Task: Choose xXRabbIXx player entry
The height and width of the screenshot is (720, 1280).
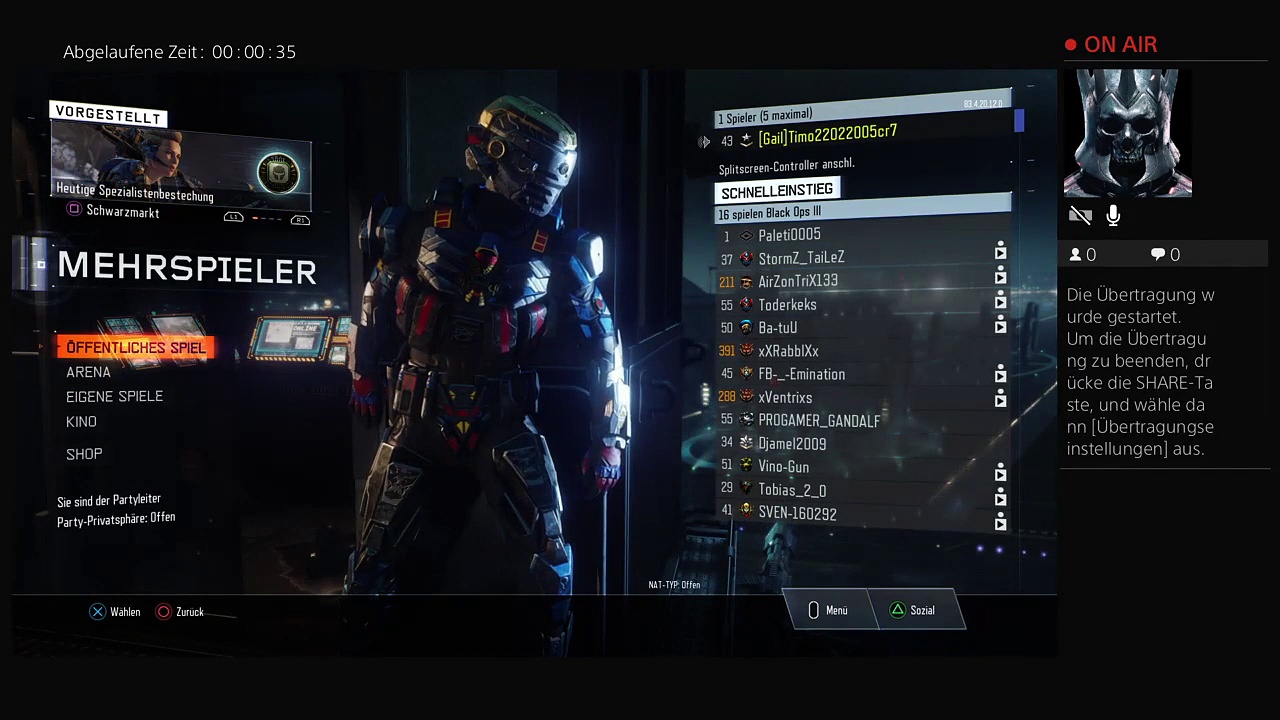Action: coord(788,351)
